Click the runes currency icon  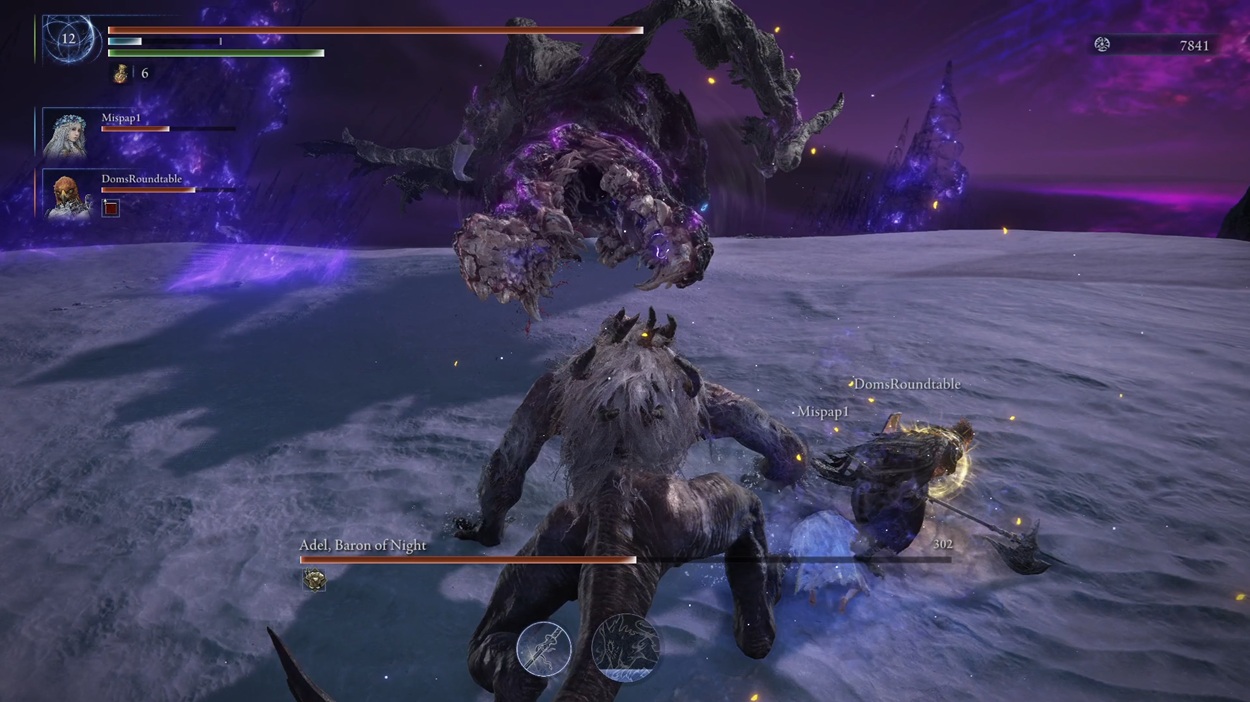tap(1102, 44)
